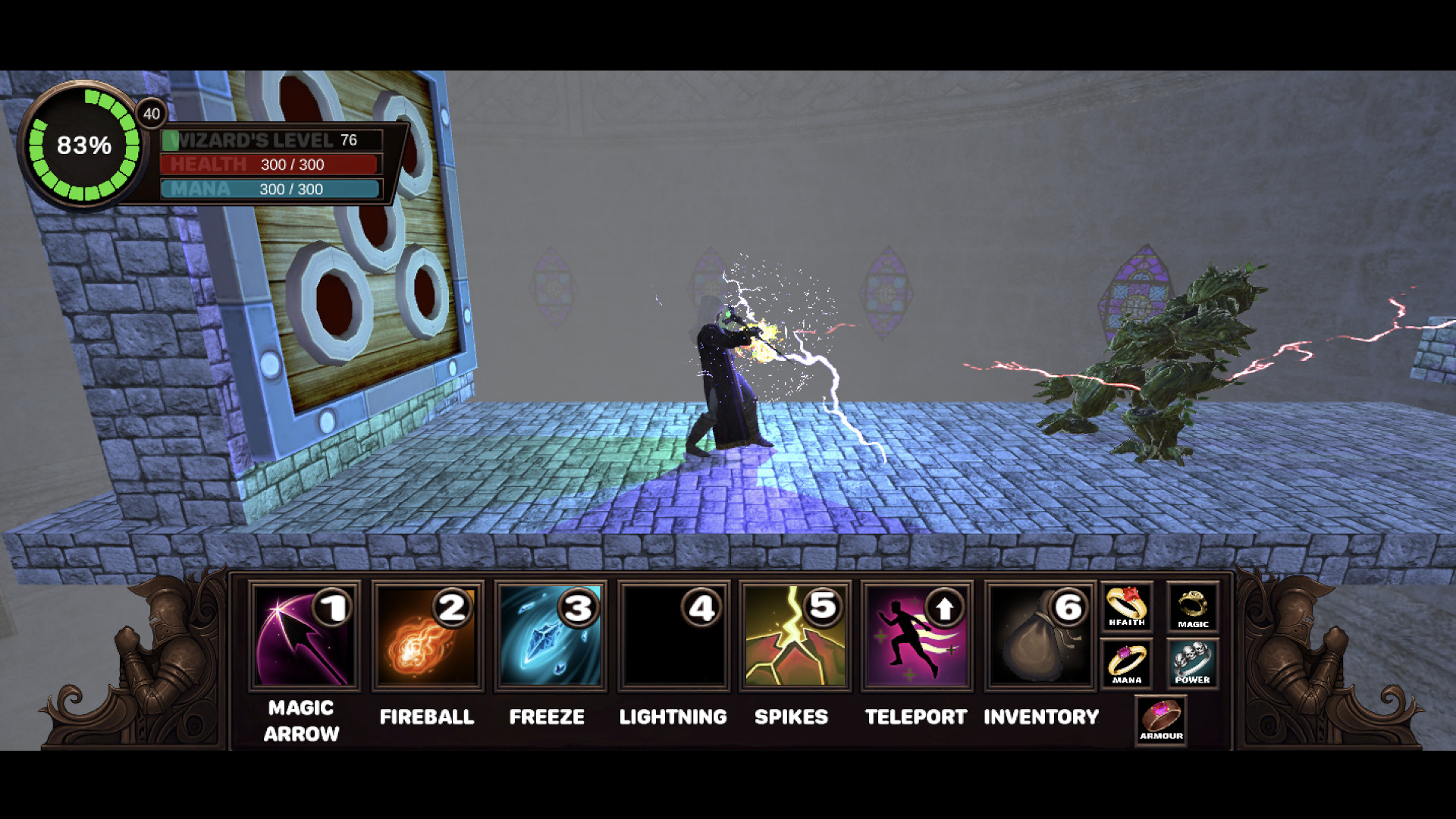Click the FIREBALL label text
This screenshot has height=819, width=1456.
coord(427,717)
